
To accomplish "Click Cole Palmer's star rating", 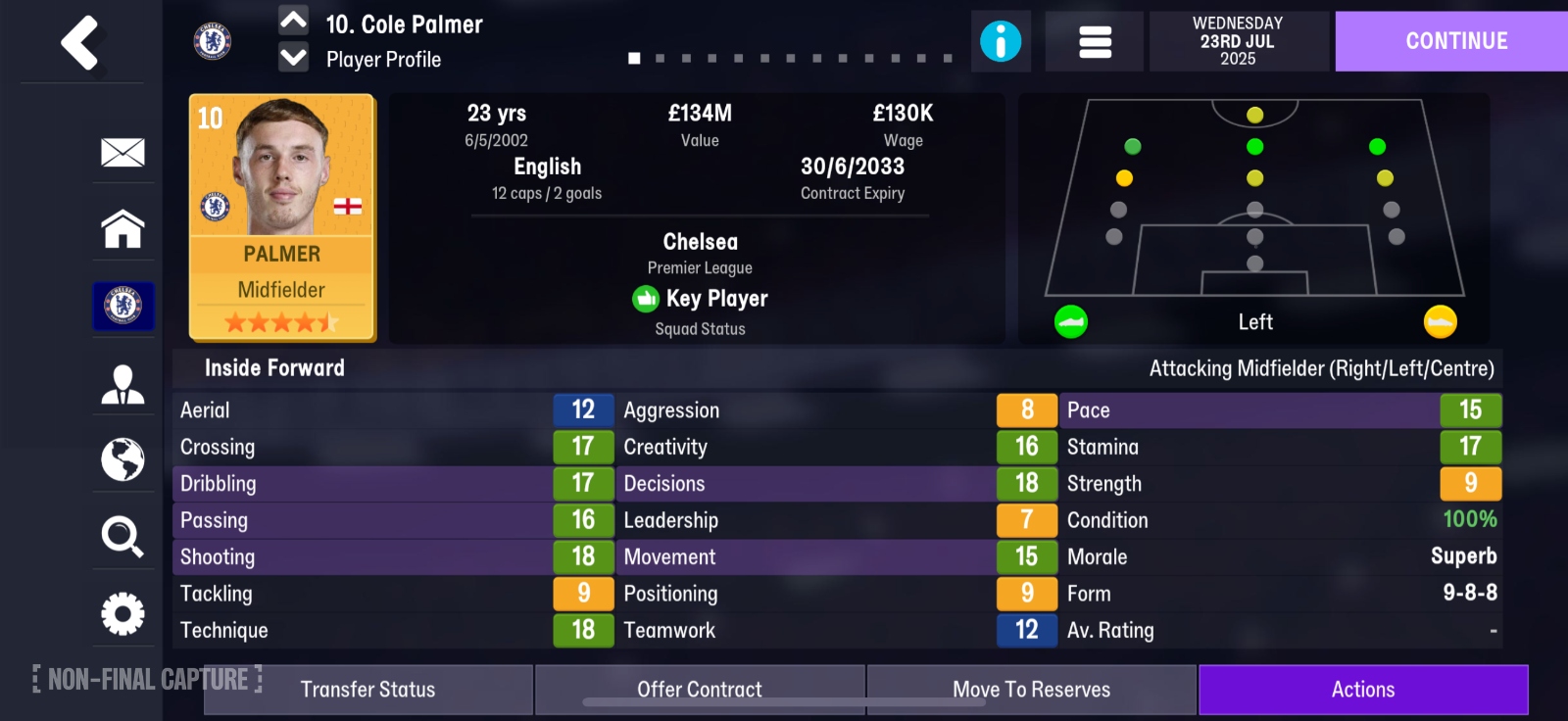I will coord(281,320).
